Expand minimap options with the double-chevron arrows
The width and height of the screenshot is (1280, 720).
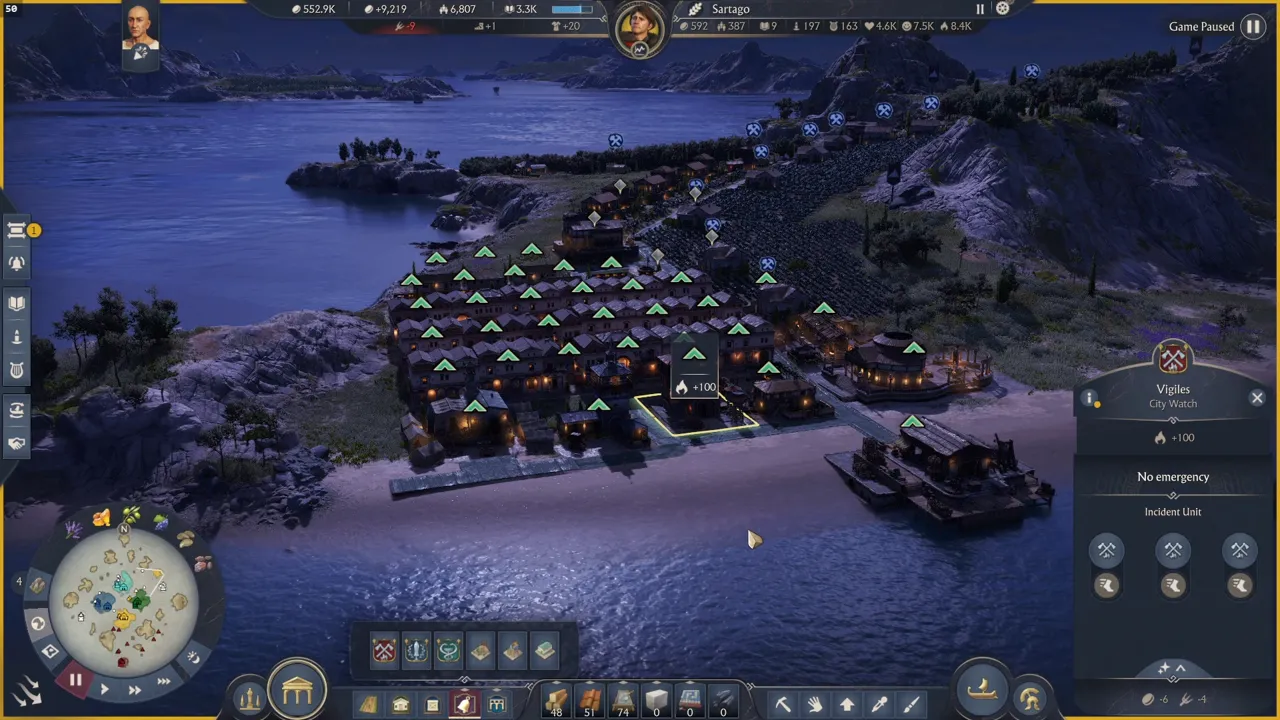pyautogui.click(x=28, y=690)
